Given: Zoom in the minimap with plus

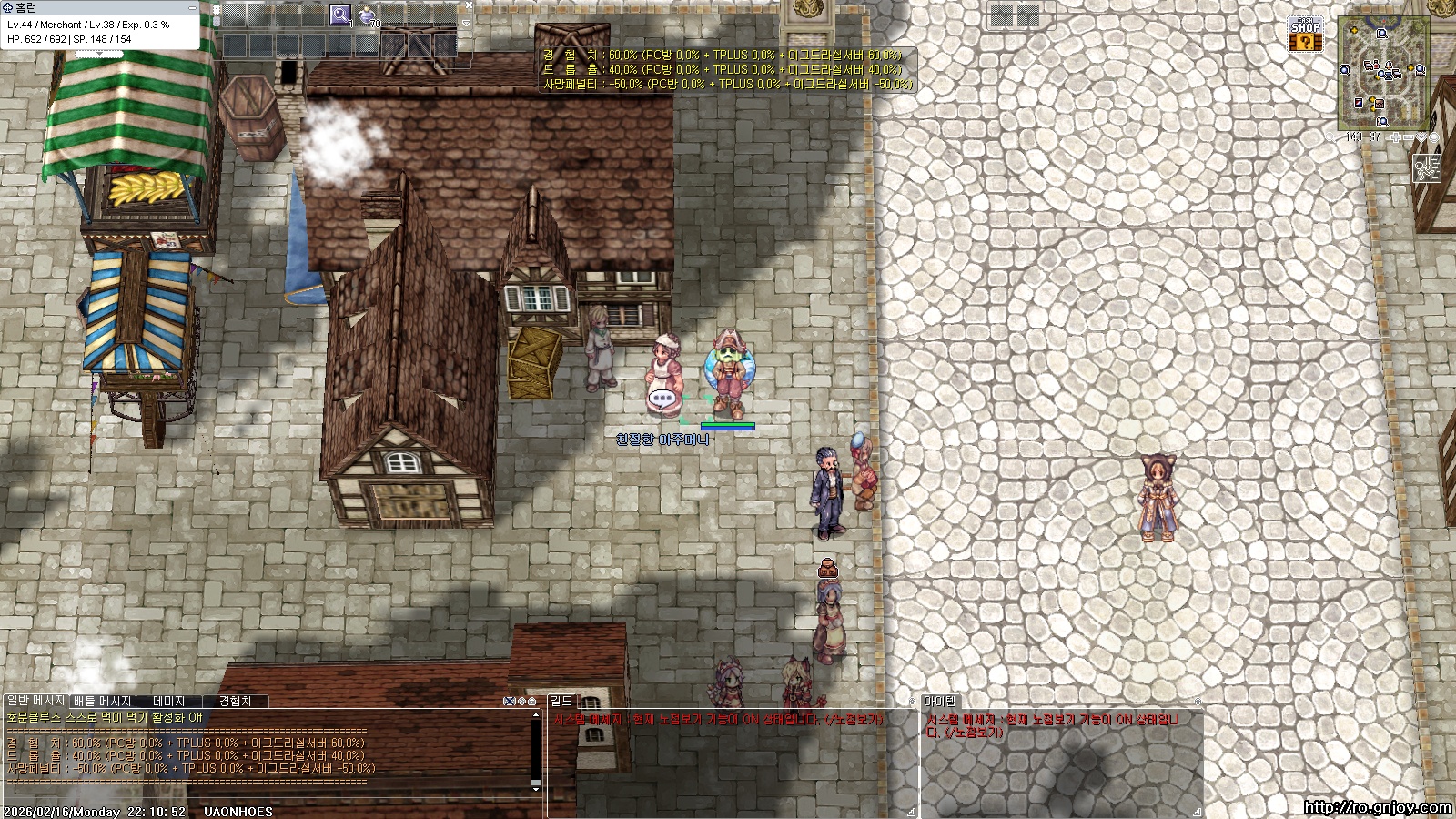Looking at the screenshot, I should (1396, 137).
